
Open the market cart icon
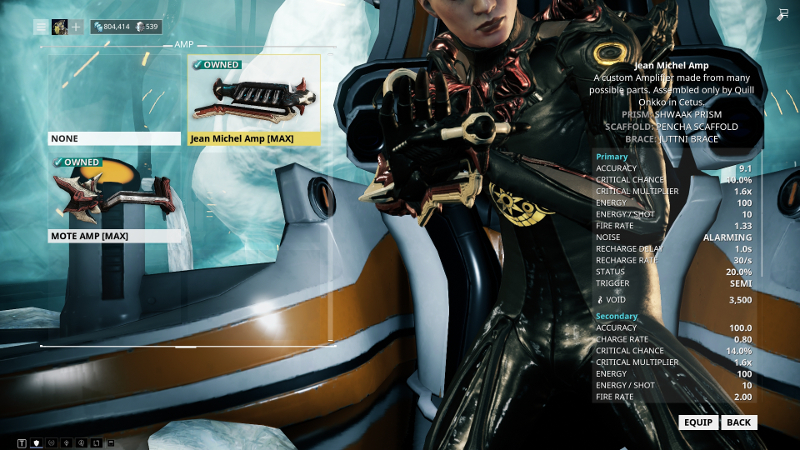point(781,14)
